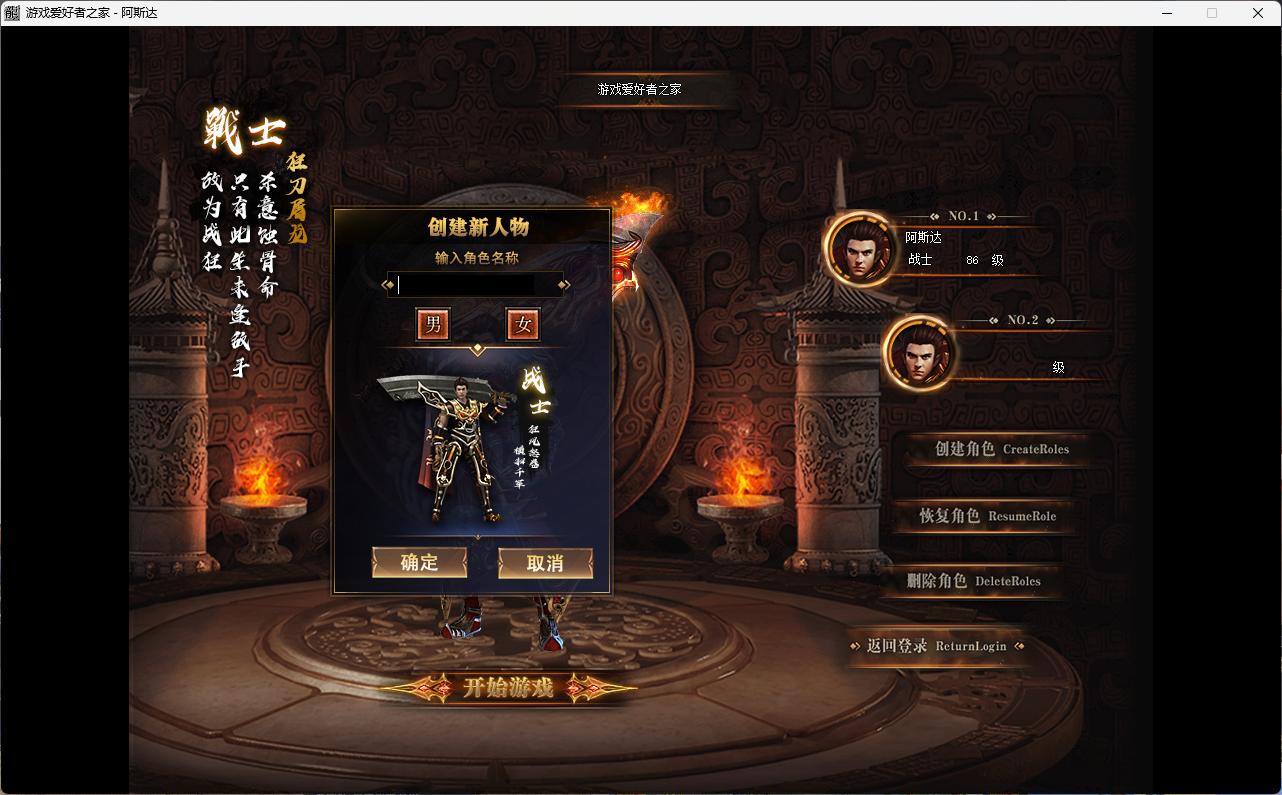Confirm character creation with 确定
This screenshot has height=795, width=1282.
[420, 563]
